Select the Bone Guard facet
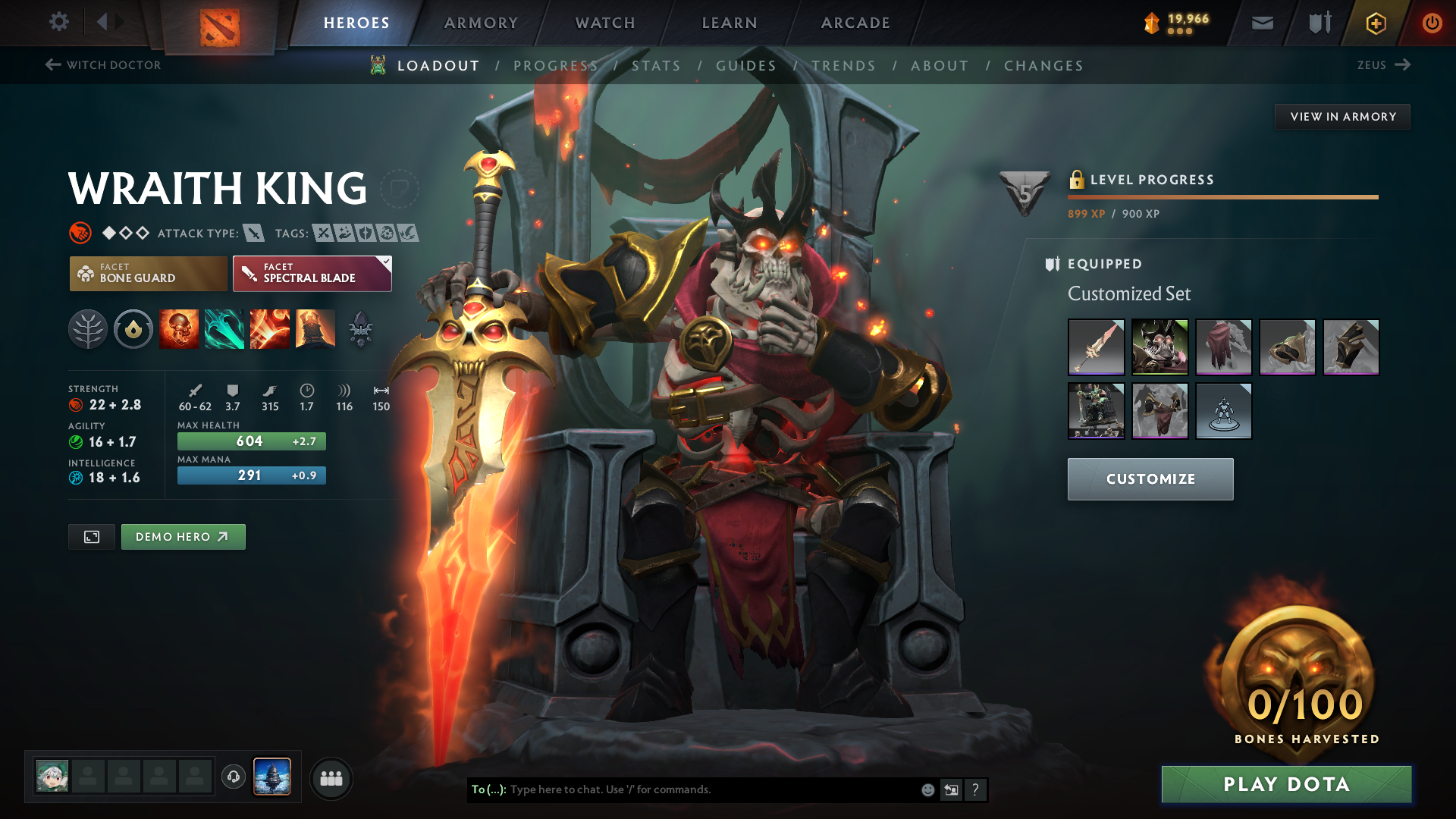 (x=148, y=273)
